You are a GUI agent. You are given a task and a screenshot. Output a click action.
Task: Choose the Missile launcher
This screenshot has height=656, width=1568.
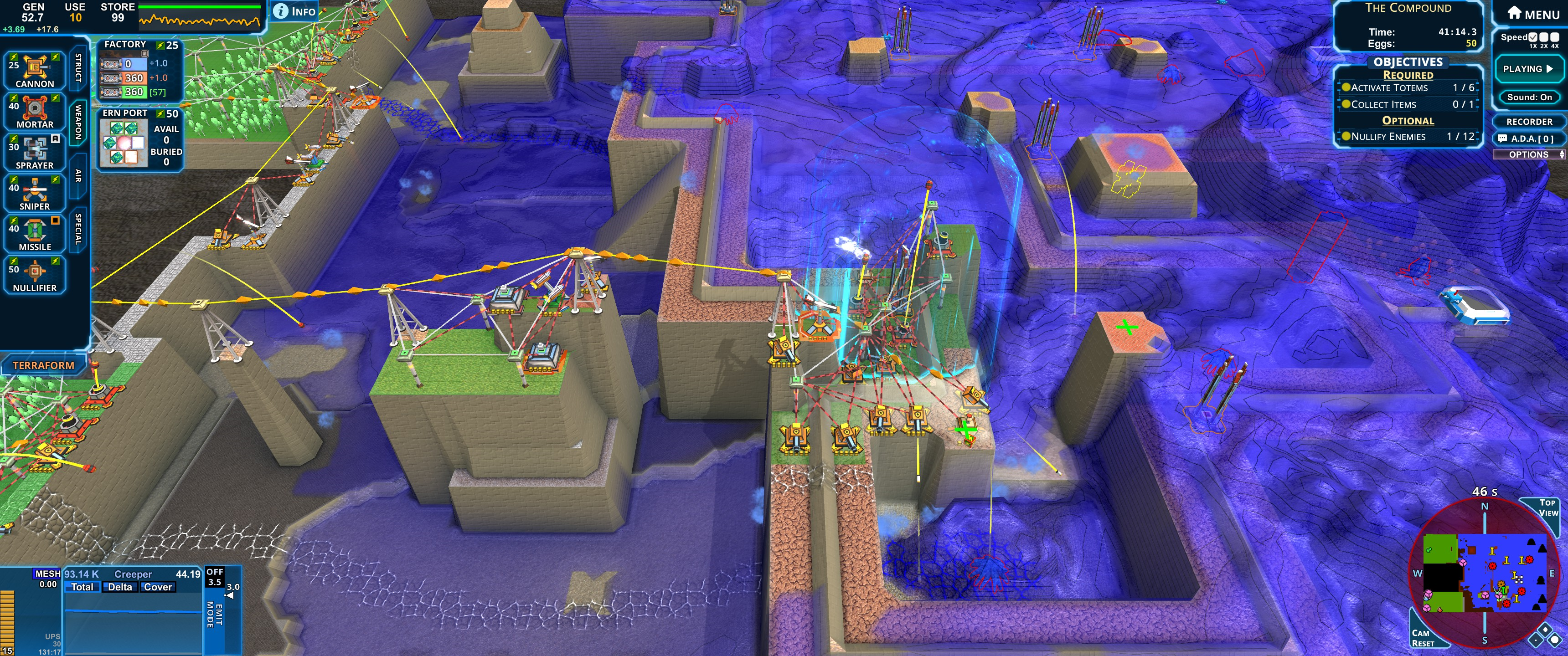coord(35,234)
